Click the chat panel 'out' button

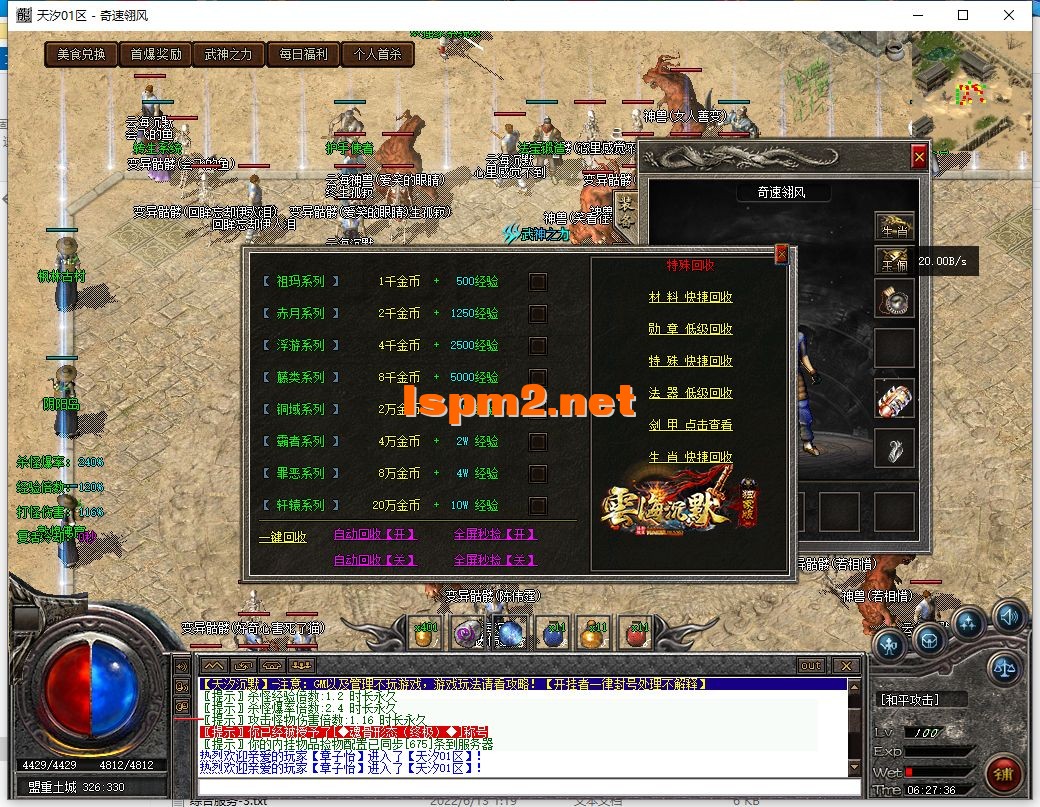tap(810, 665)
